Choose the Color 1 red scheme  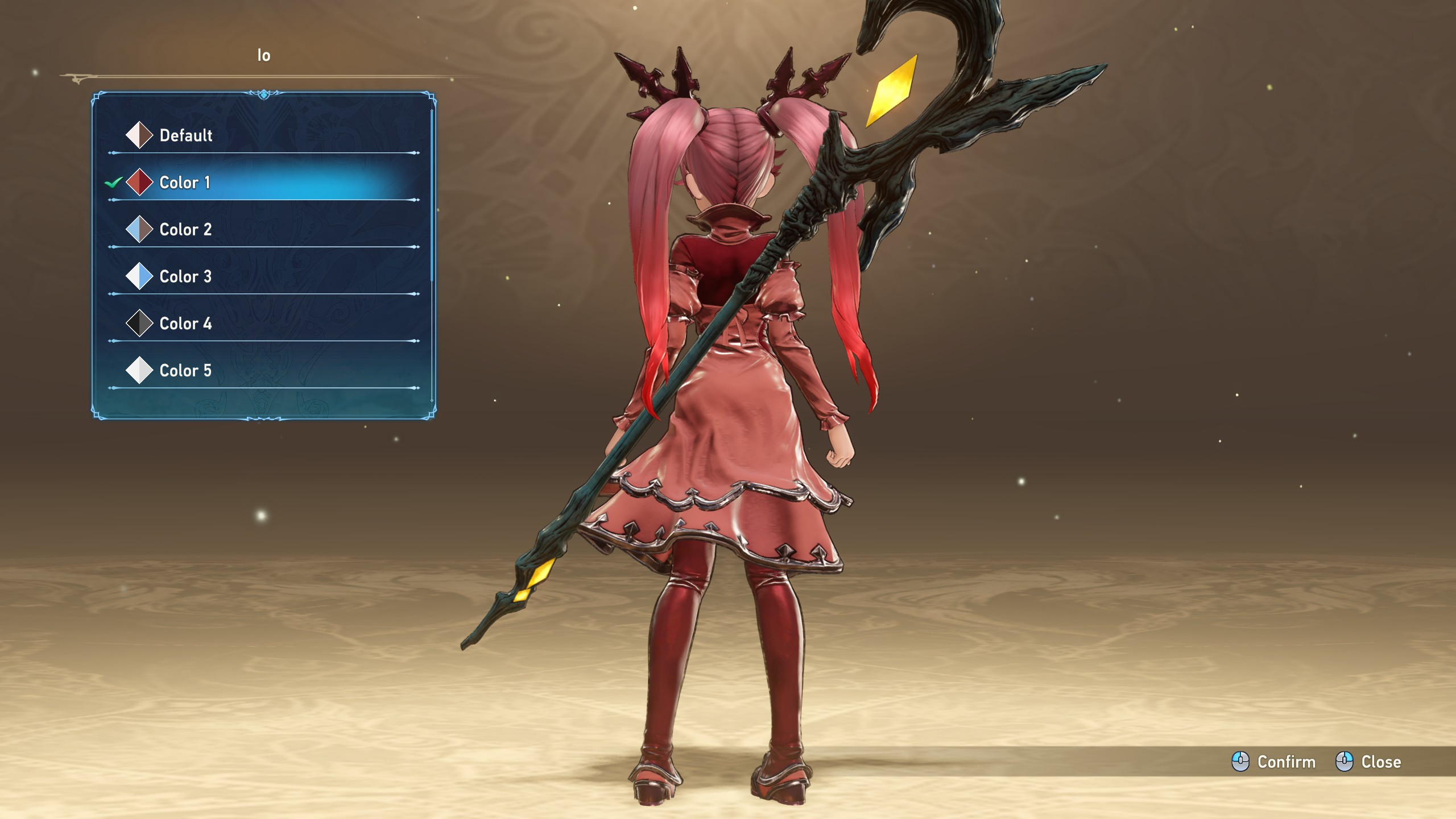[185, 183]
